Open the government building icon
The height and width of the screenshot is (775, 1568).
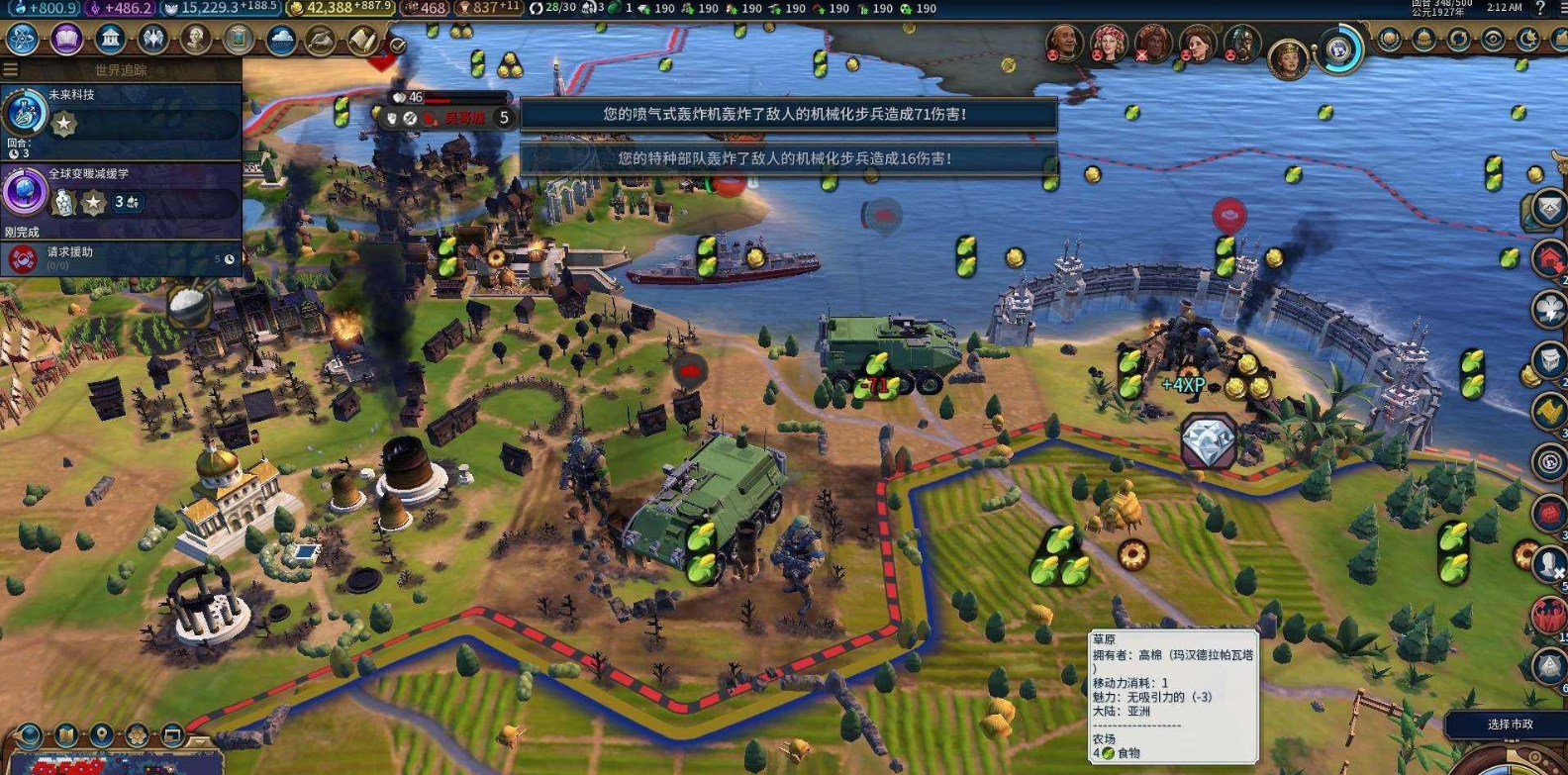[x=110, y=40]
